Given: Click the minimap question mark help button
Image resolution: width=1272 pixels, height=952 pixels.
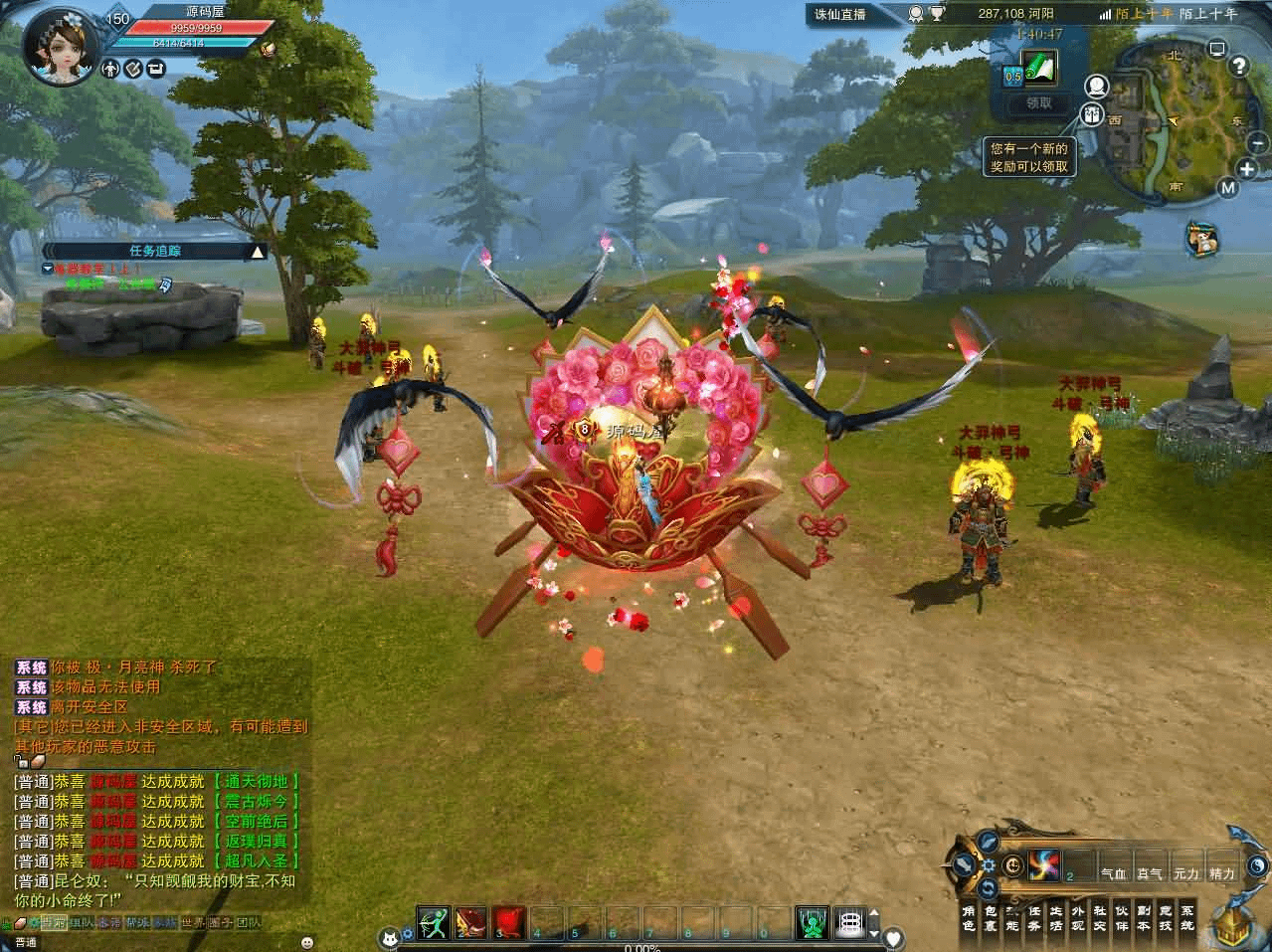Looking at the screenshot, I should (1238, 67).
